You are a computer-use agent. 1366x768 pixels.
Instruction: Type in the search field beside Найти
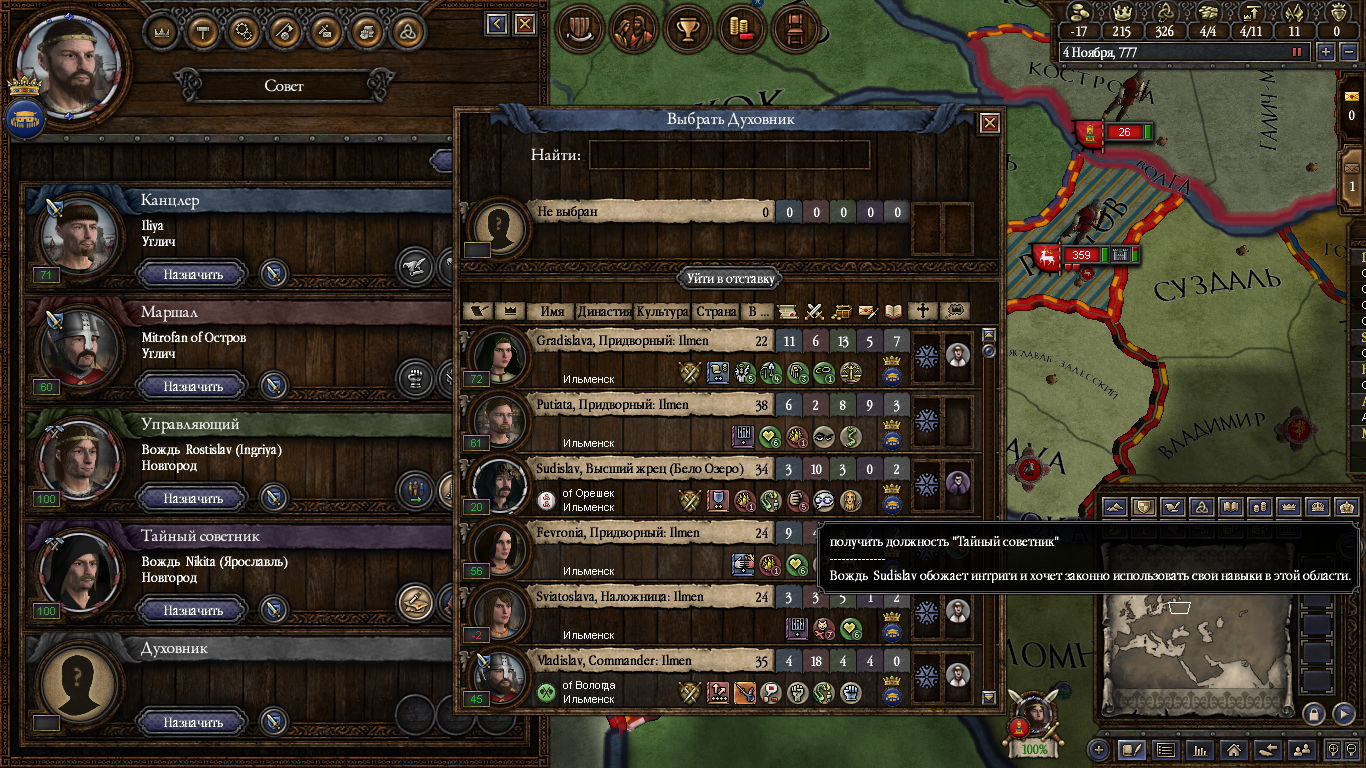tap(729, 155)
